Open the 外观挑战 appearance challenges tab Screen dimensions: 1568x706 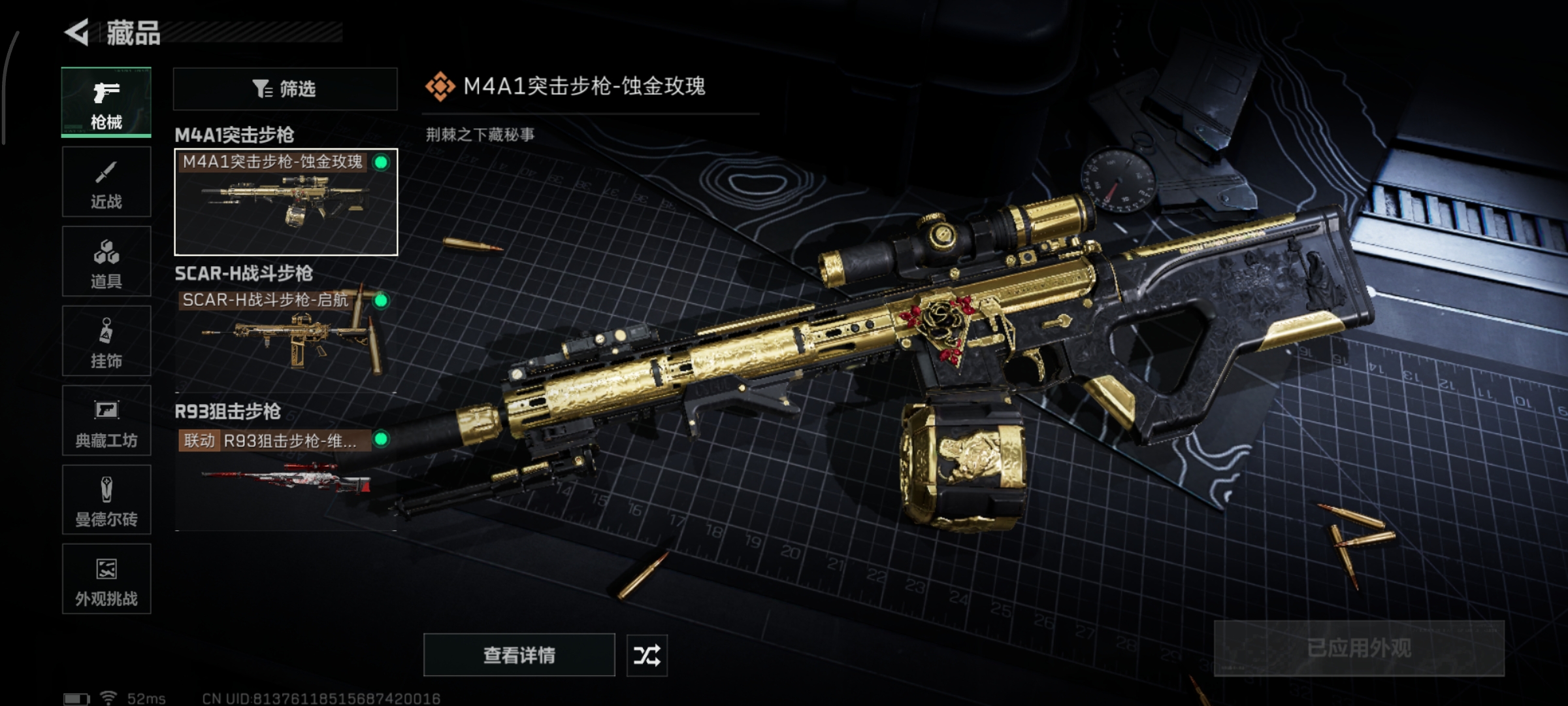[106, 579]
